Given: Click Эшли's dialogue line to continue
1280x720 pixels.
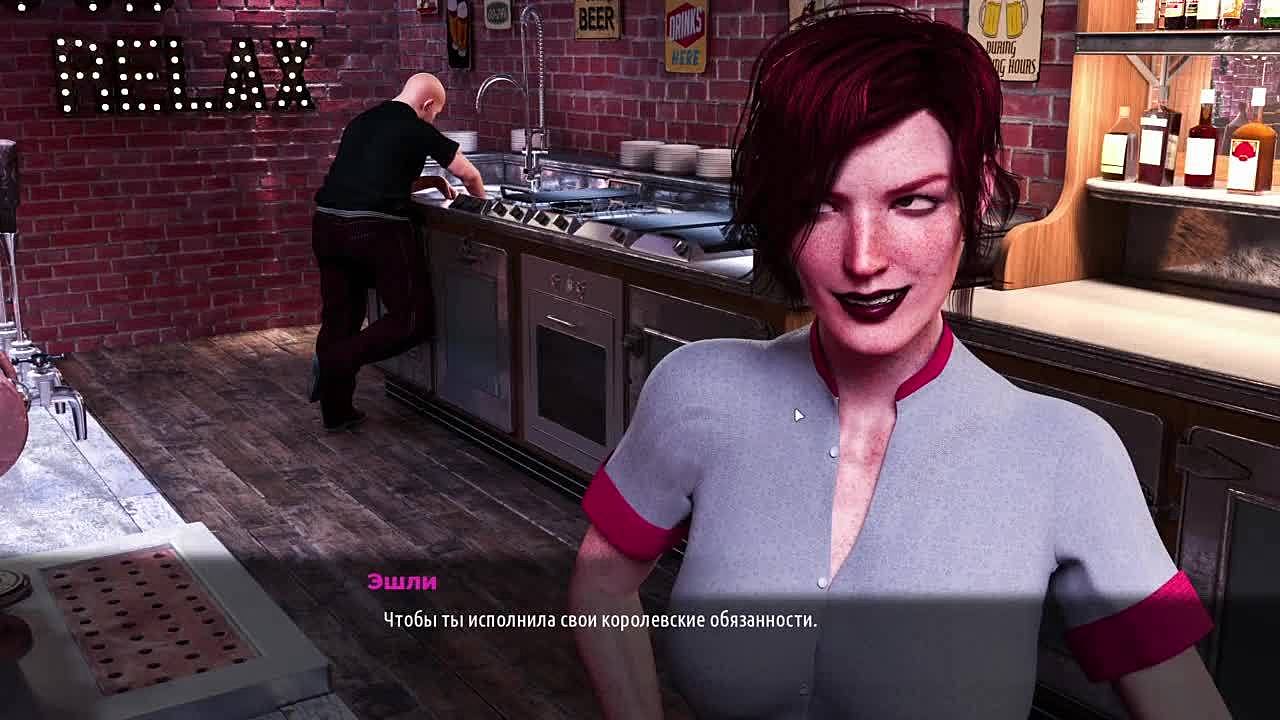Looking at the screenshot, I should pos(600,620).
